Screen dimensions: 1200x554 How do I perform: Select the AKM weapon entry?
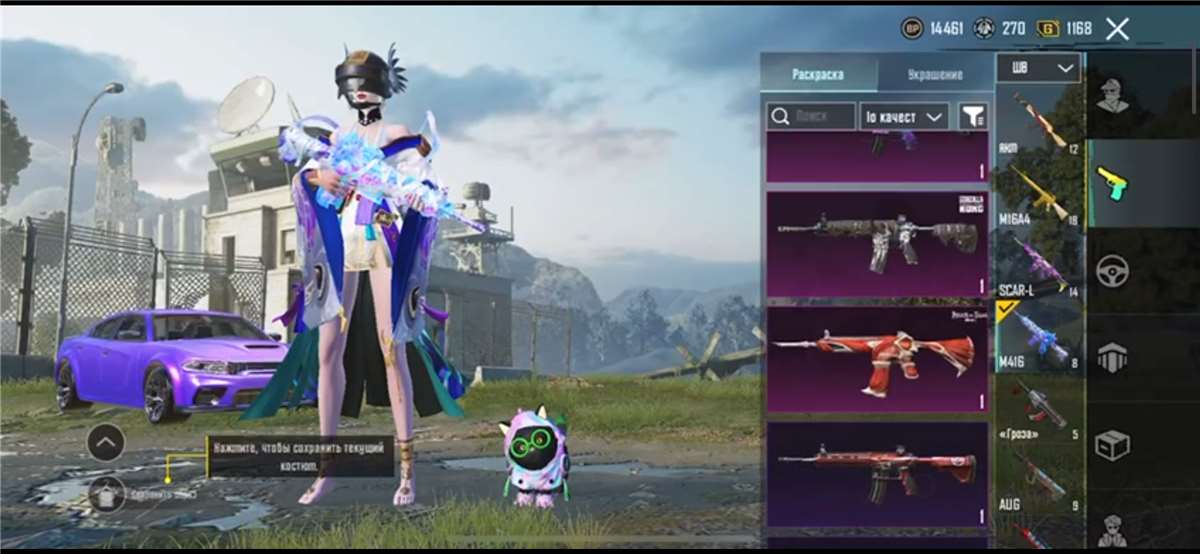coord(1040,124)
